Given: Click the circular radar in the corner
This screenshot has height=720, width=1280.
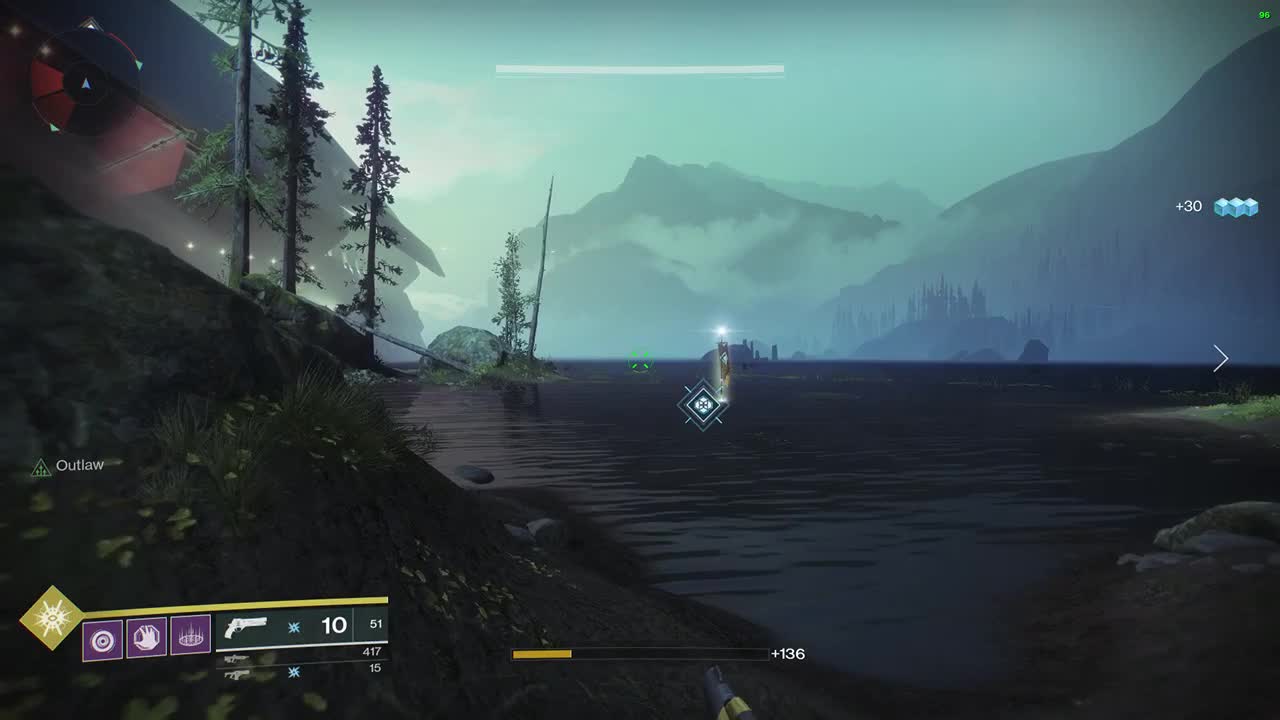Looking at the screenshot, I should [84, 83].
